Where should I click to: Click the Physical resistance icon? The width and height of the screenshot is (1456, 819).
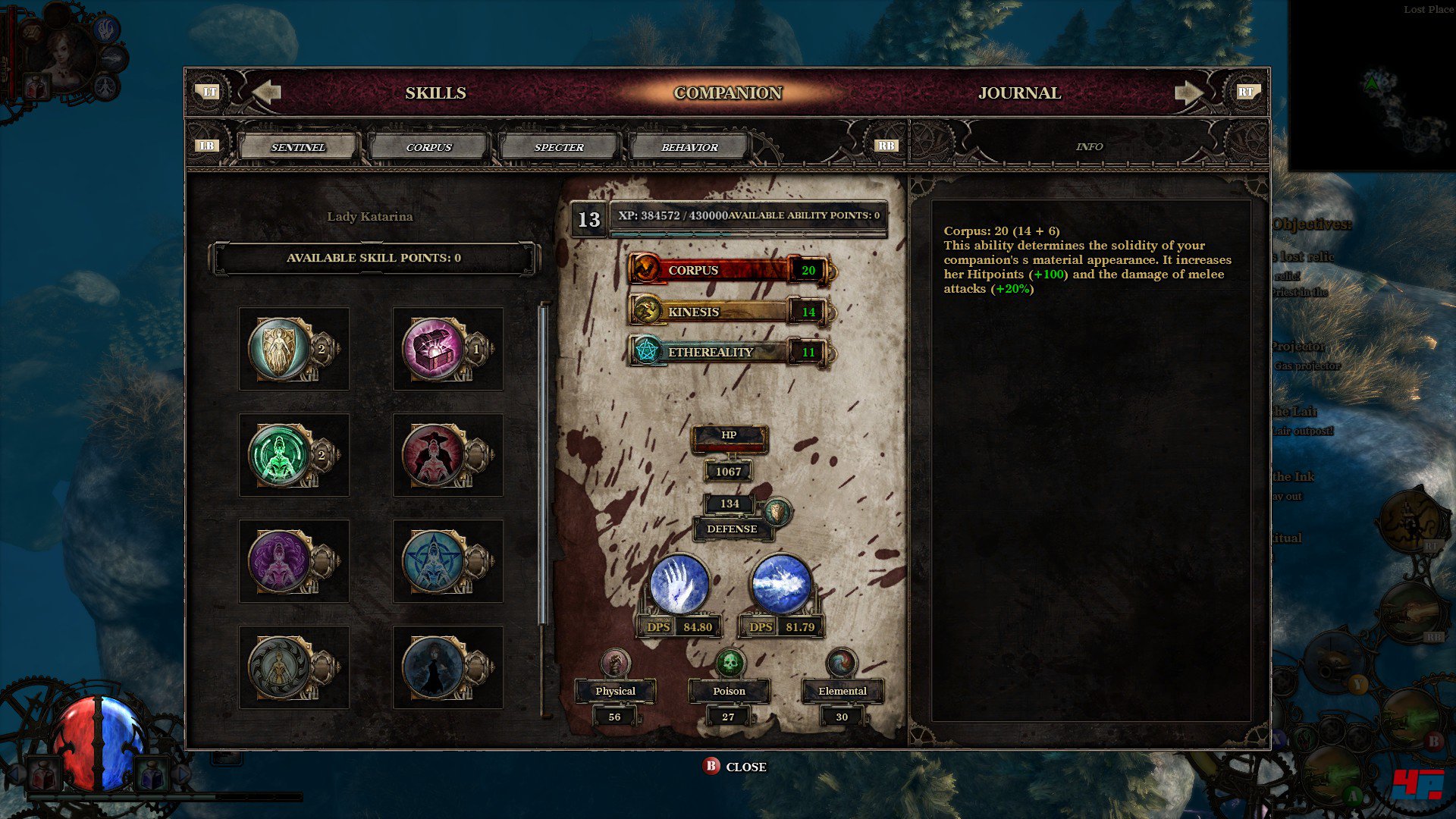click(x=615, y=664)
